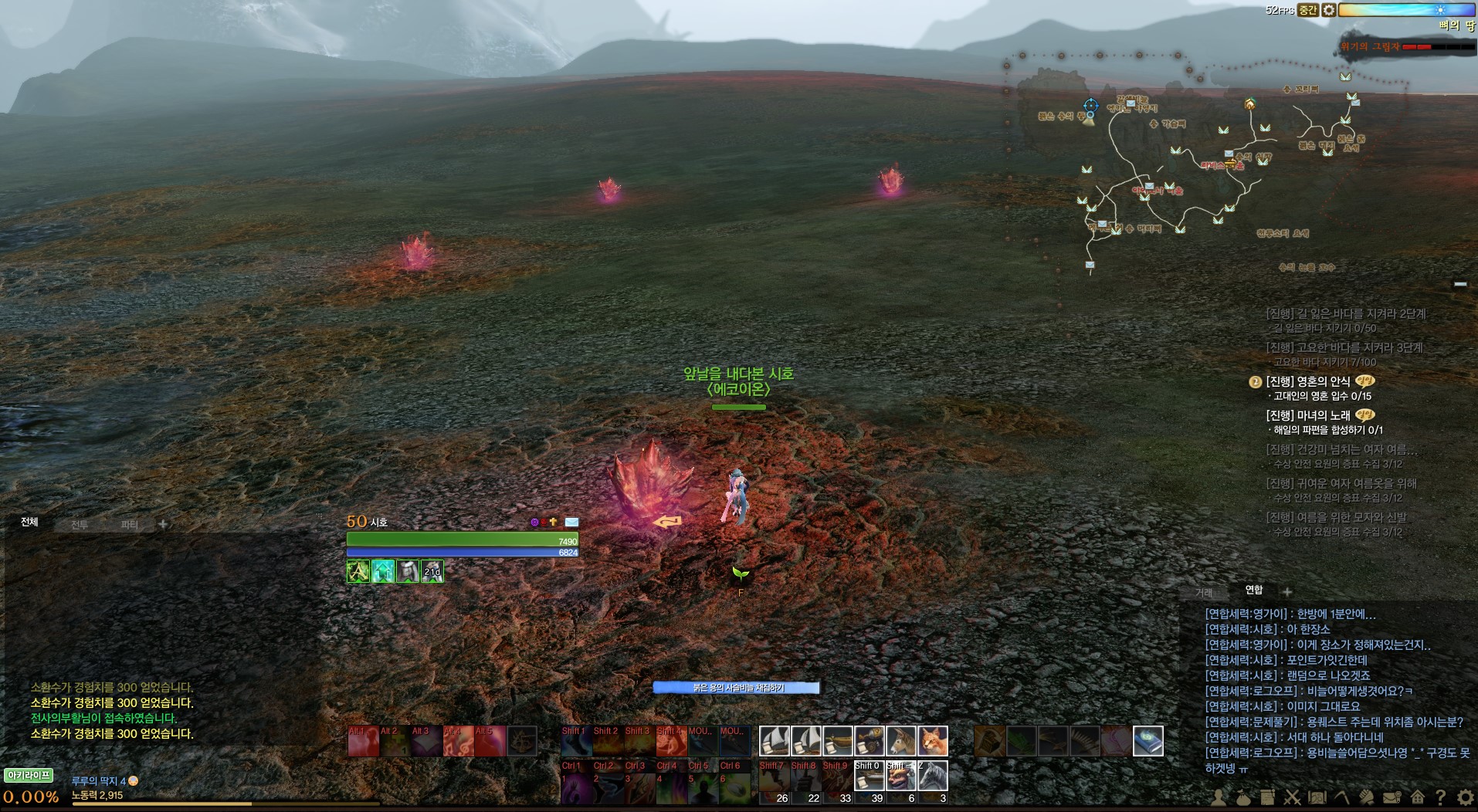Open graphics options via the top gear icon

click(1328, 10)
